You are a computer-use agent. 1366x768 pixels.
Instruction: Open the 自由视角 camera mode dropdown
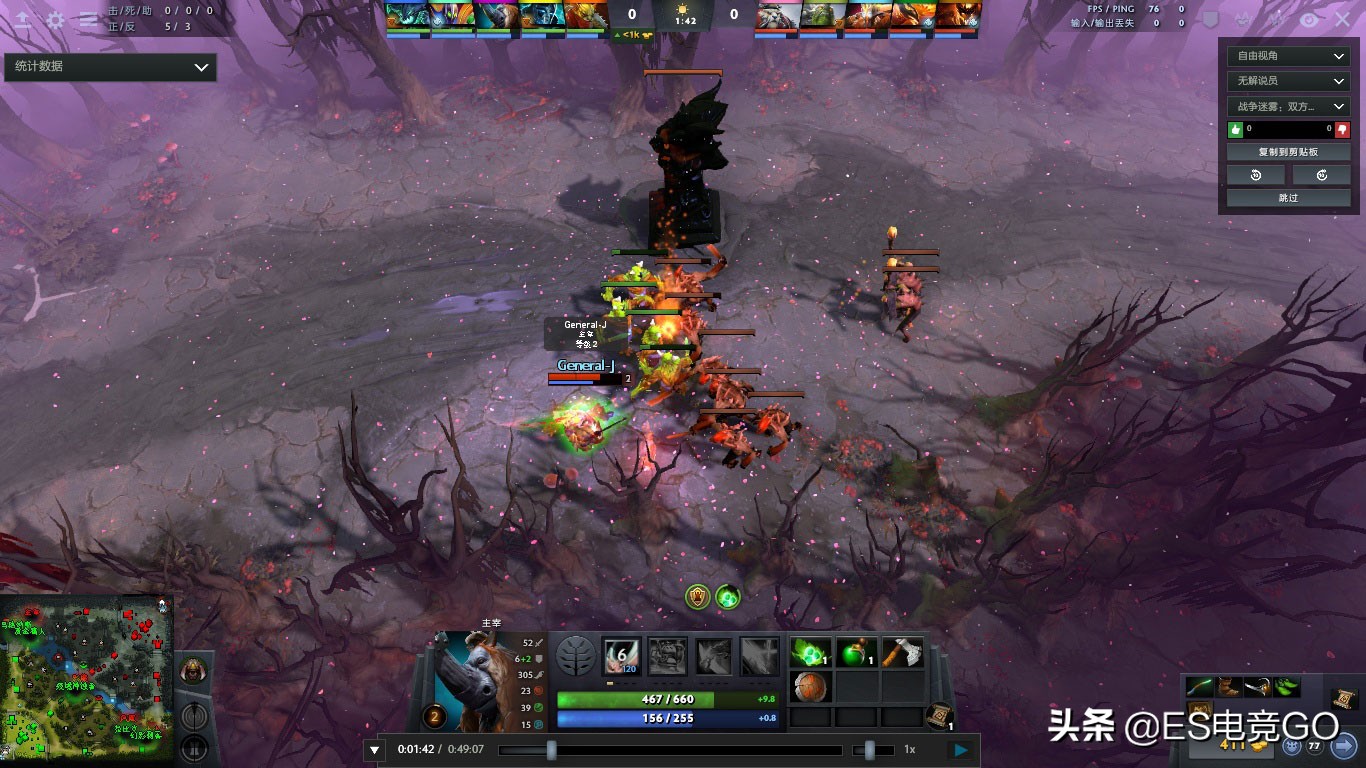pos(1288,55)
